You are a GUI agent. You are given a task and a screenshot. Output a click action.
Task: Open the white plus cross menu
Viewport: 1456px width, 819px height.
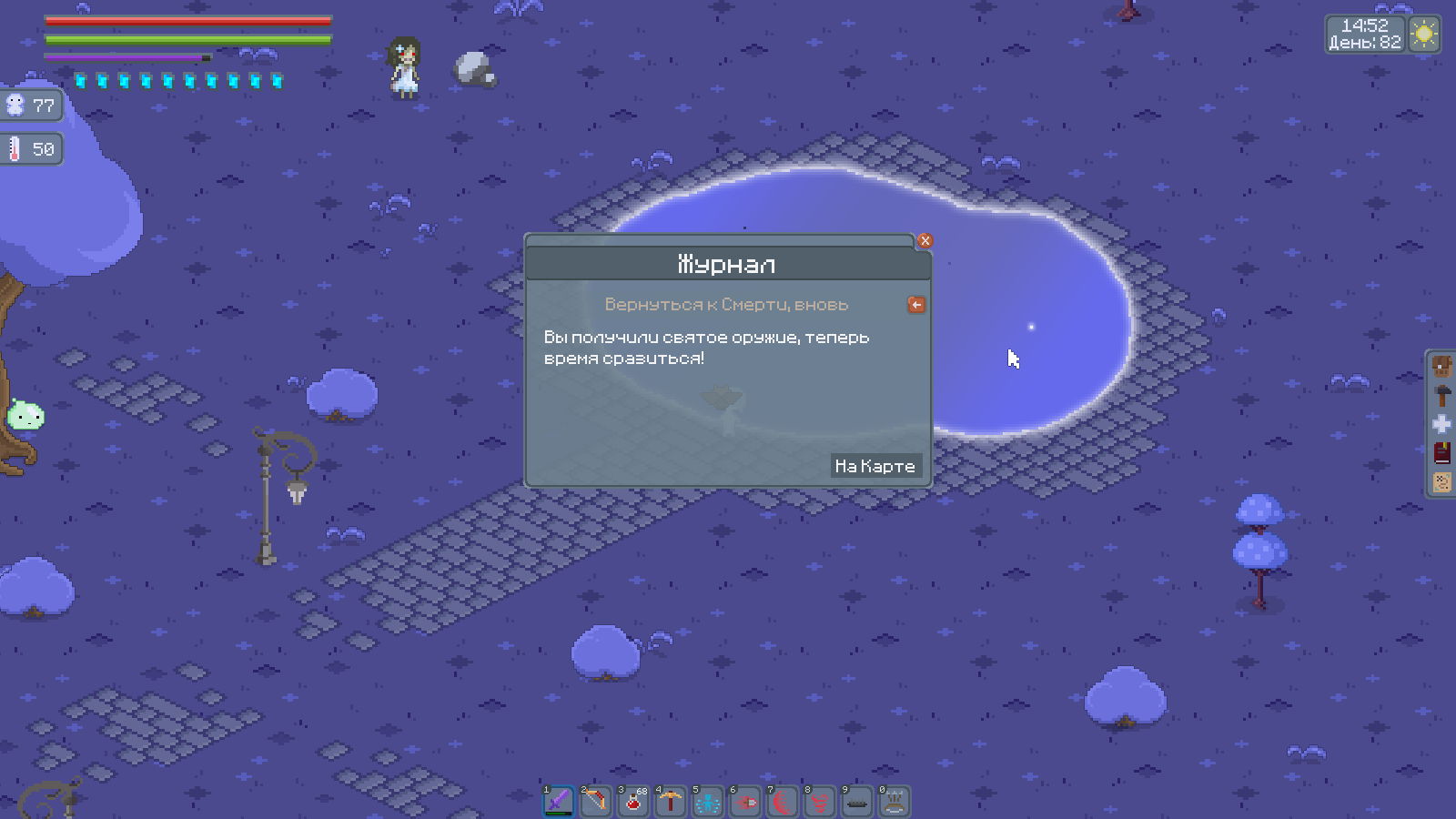click(1442, 424)
